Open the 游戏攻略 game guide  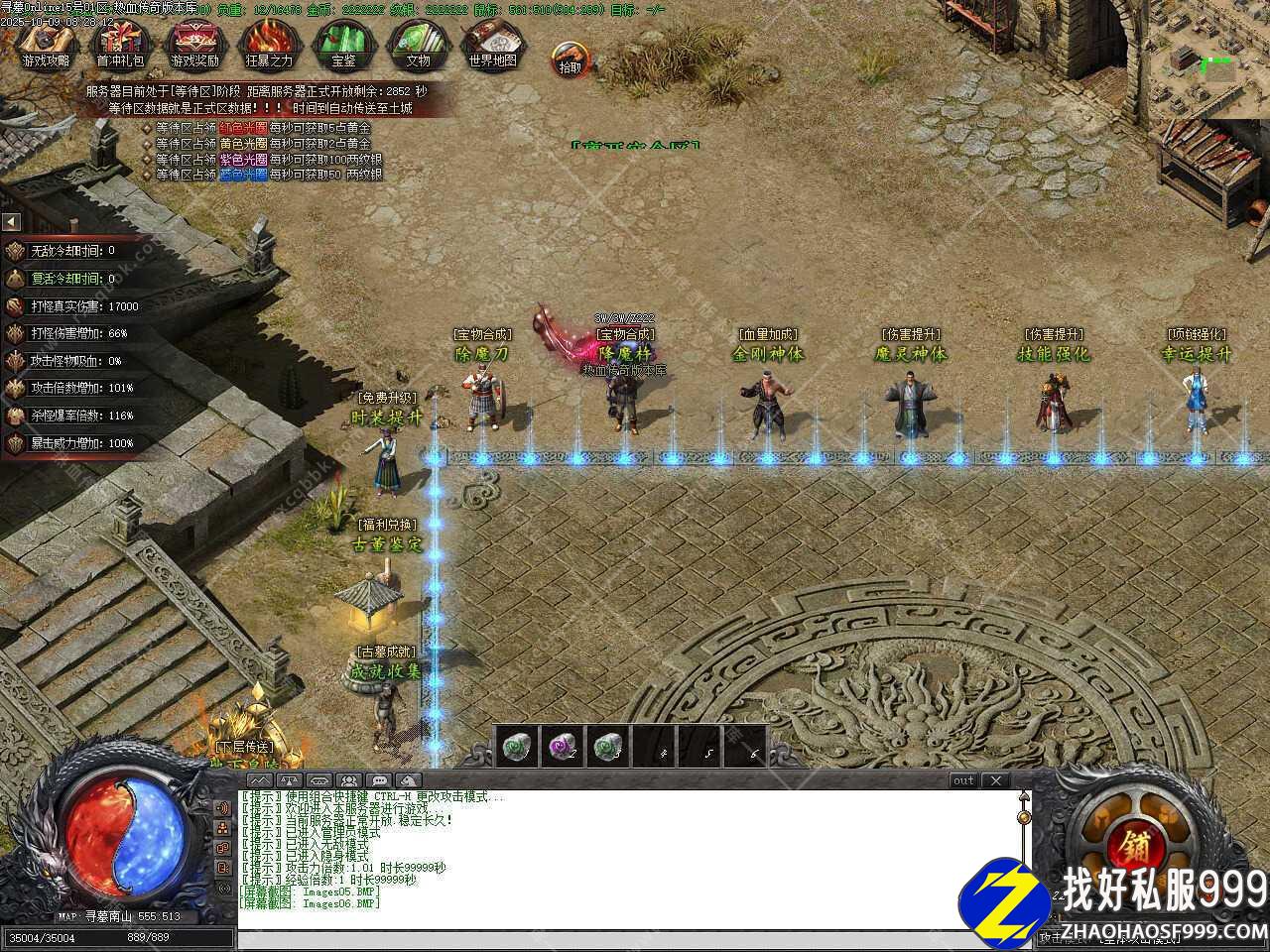47,43
